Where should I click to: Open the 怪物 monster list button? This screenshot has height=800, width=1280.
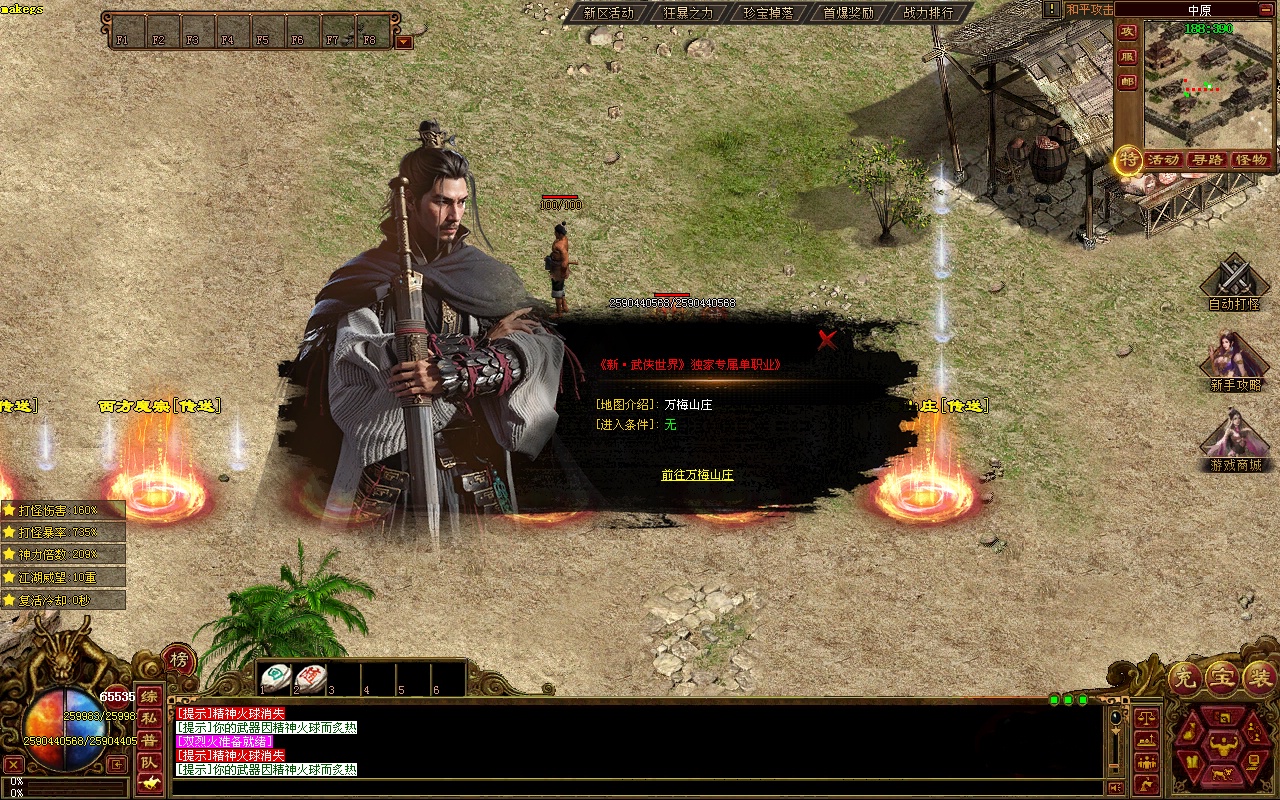coord(1250,160)
